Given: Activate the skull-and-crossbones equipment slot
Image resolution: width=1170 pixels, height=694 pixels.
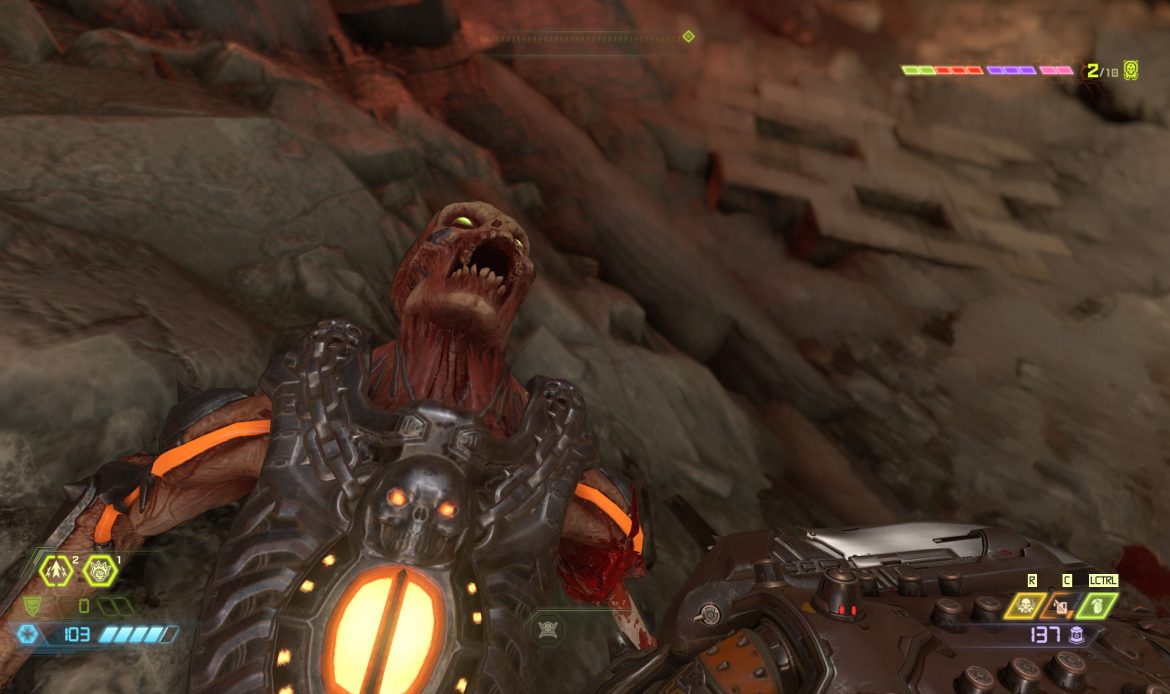Looking at the screenshot, I should [1025, 605].
